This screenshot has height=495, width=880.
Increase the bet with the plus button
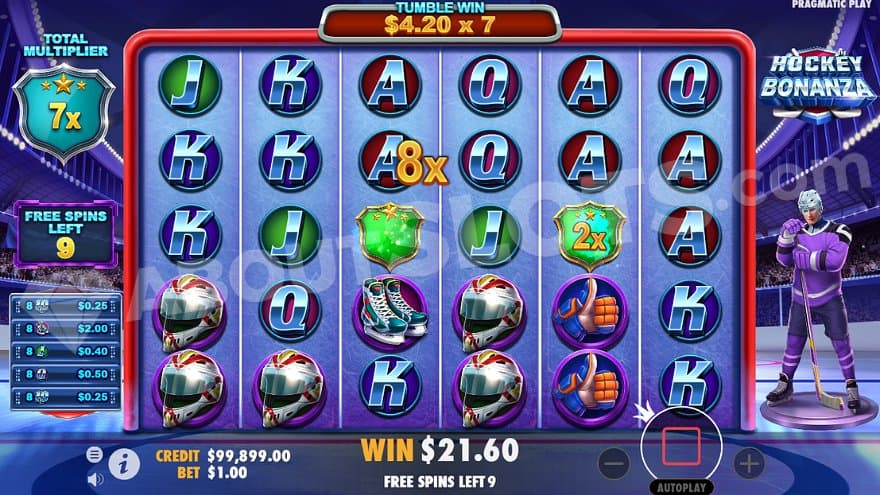(748, 462)
